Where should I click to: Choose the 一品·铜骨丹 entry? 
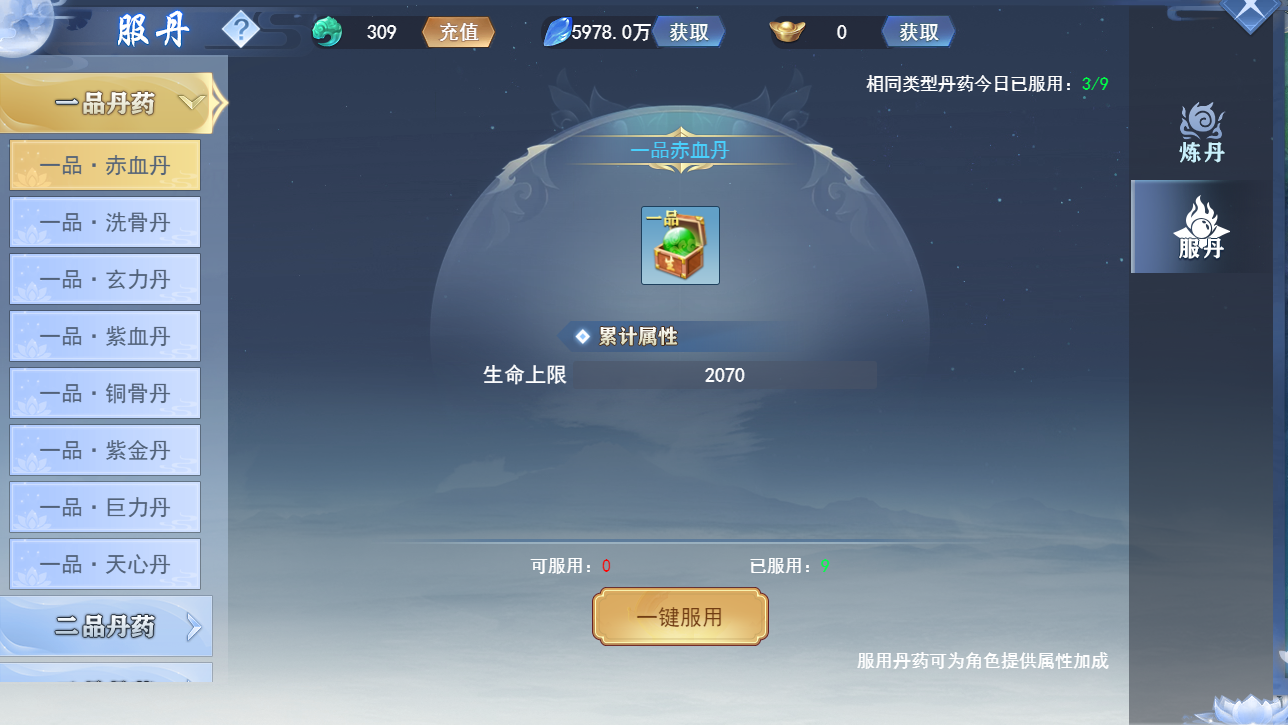click(x=105, y=393)
